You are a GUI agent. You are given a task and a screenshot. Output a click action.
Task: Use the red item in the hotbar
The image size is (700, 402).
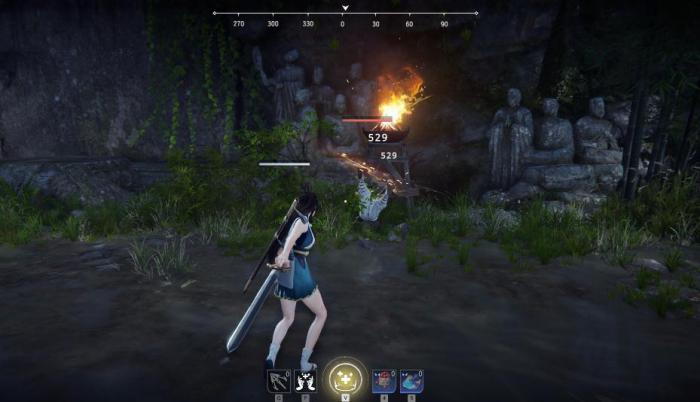point(384,380)
